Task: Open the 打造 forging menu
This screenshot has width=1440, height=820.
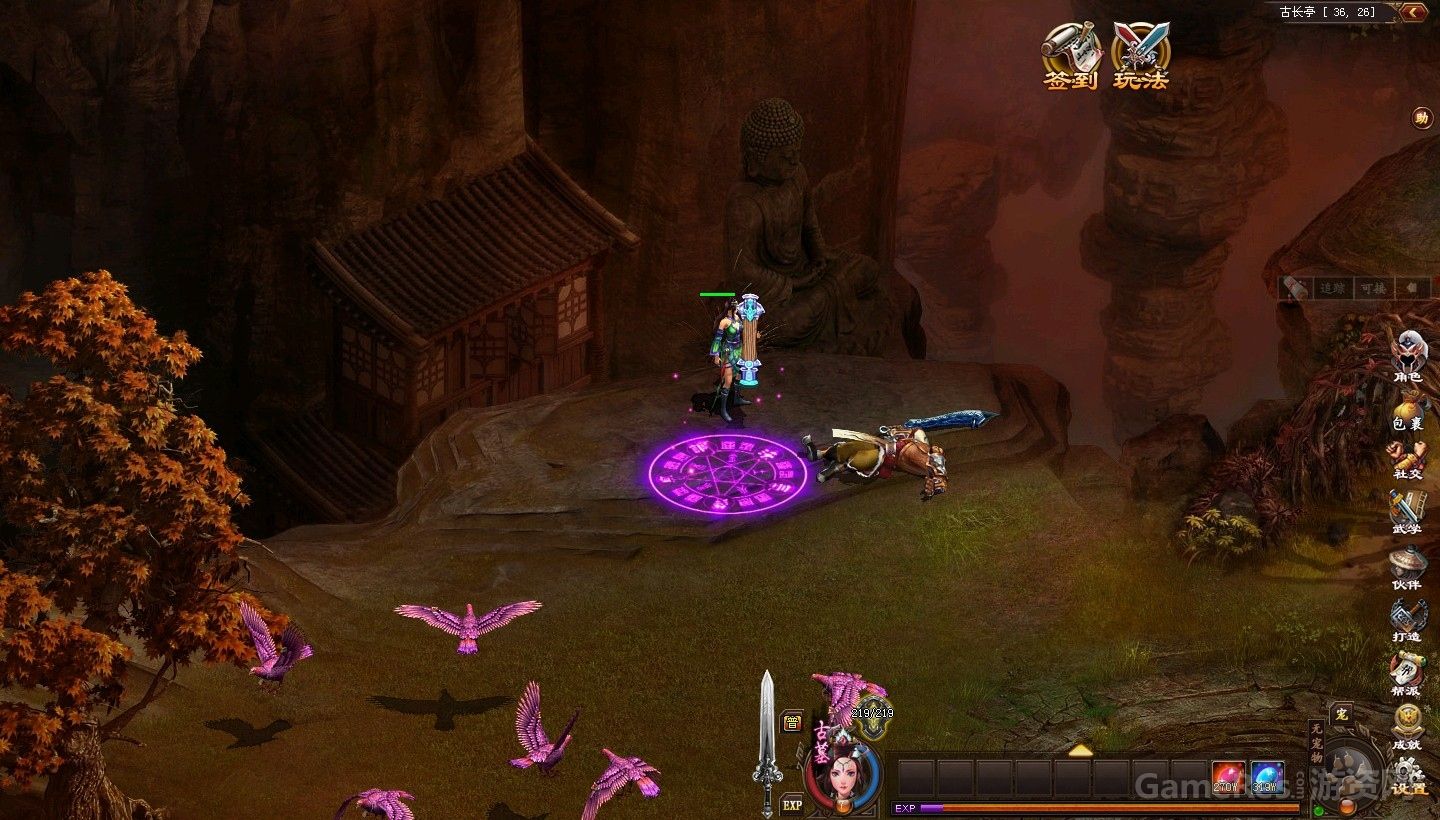Action: click(1407, 619)
